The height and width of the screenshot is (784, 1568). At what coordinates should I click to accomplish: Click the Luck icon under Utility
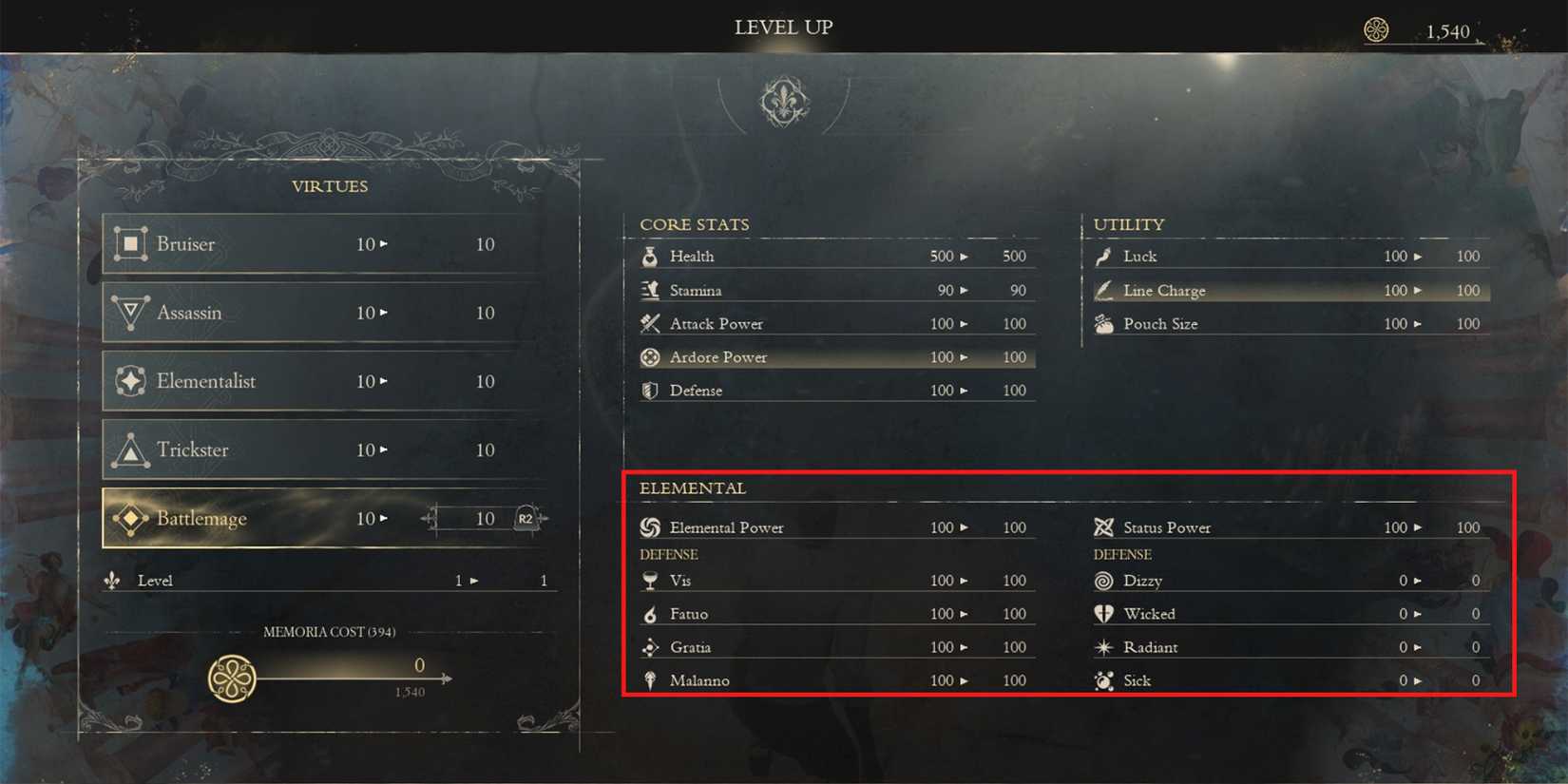(1102, 256)
